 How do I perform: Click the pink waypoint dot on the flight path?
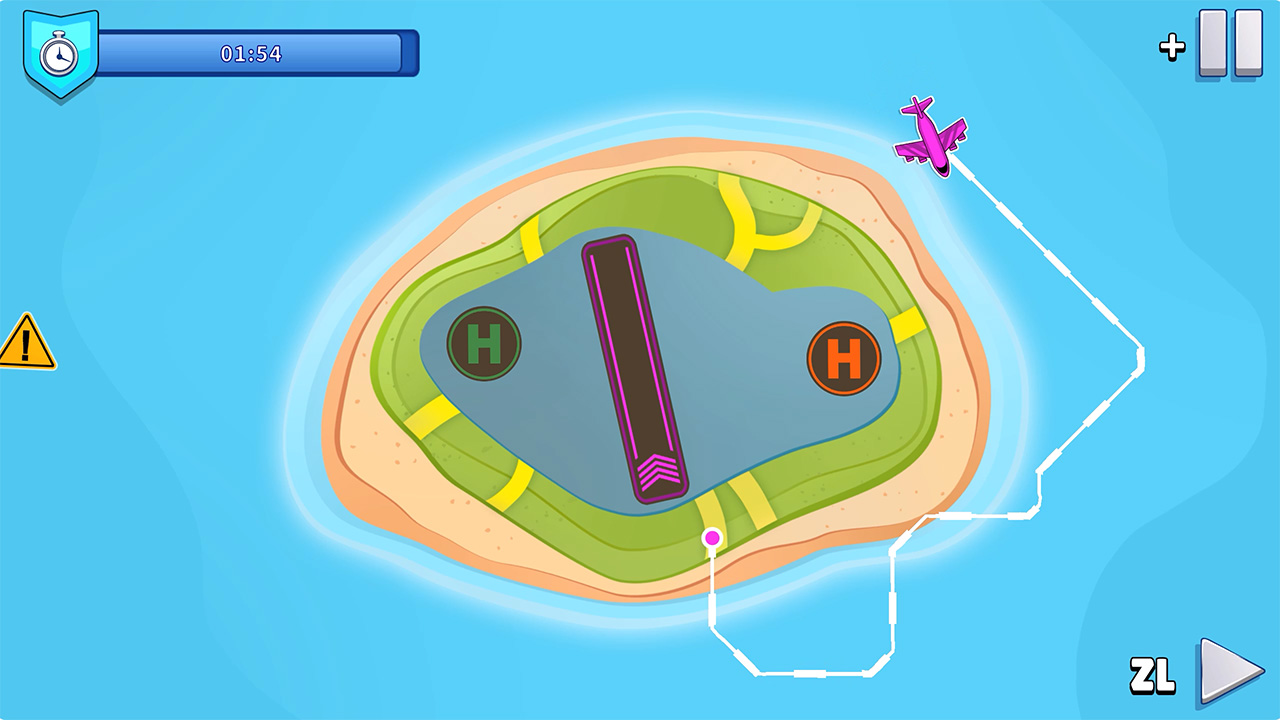713,538
